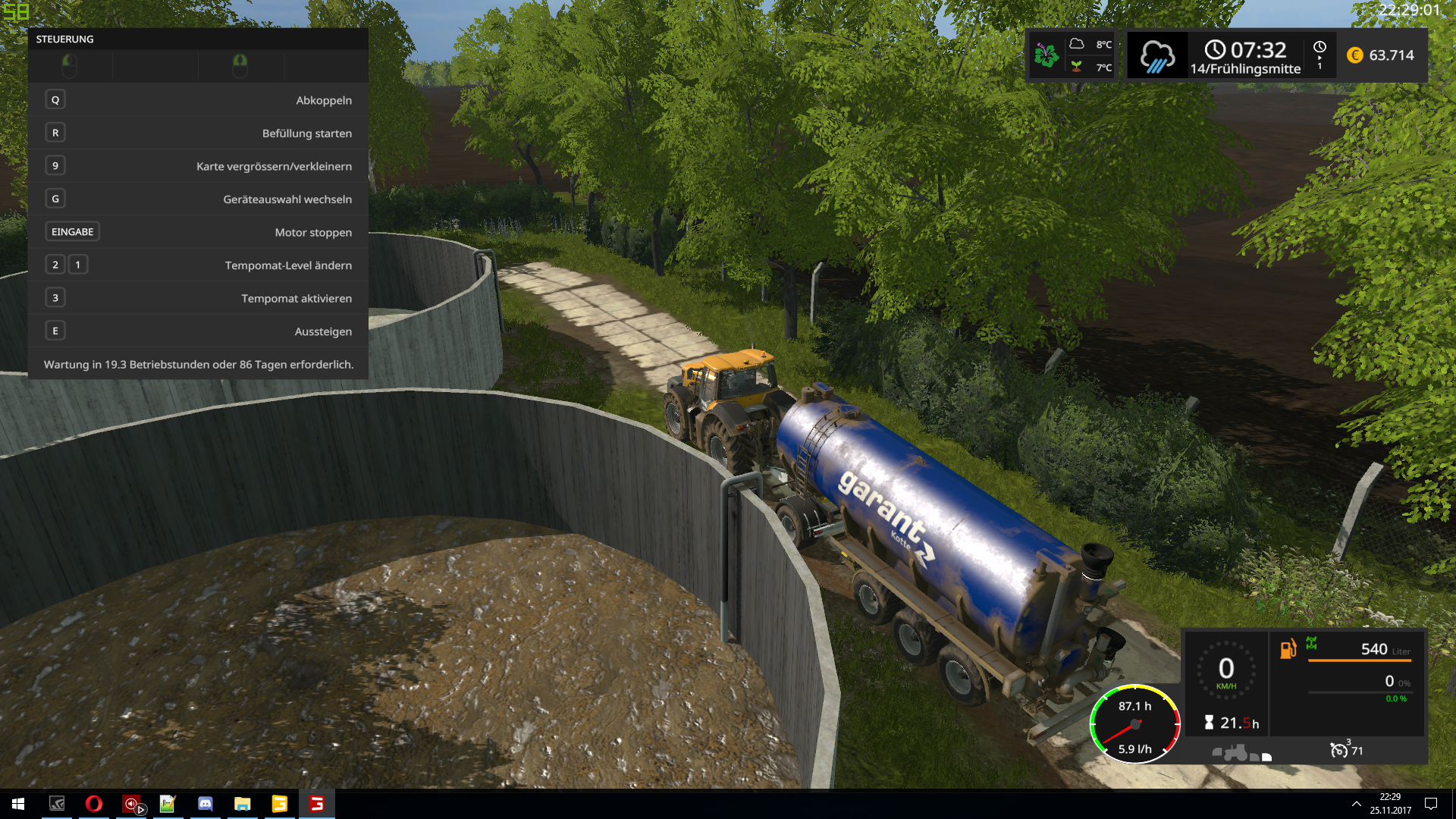Open the Windows Start menu

point(18,804)
